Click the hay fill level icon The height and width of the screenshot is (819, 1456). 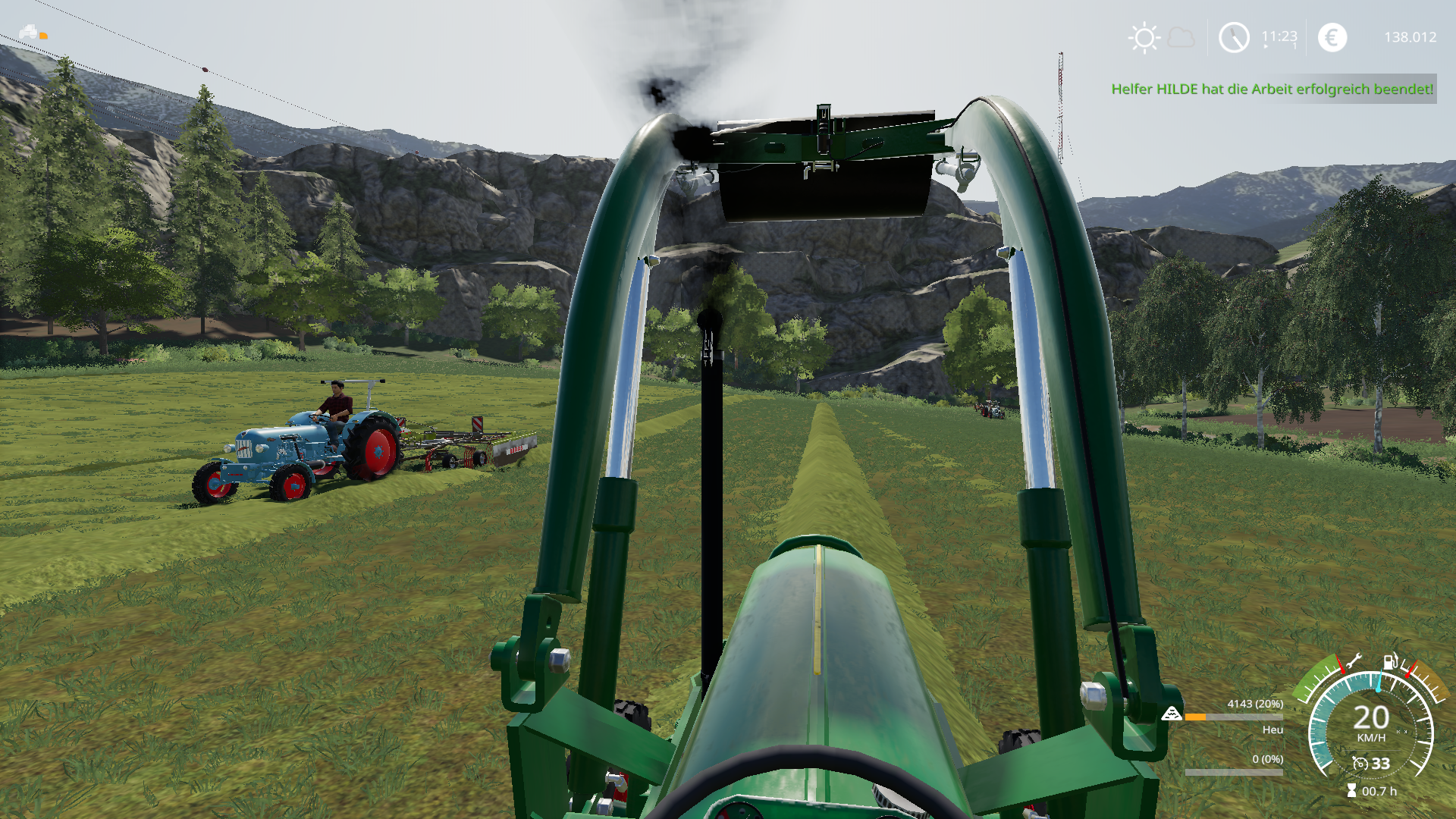(1172, 714)
